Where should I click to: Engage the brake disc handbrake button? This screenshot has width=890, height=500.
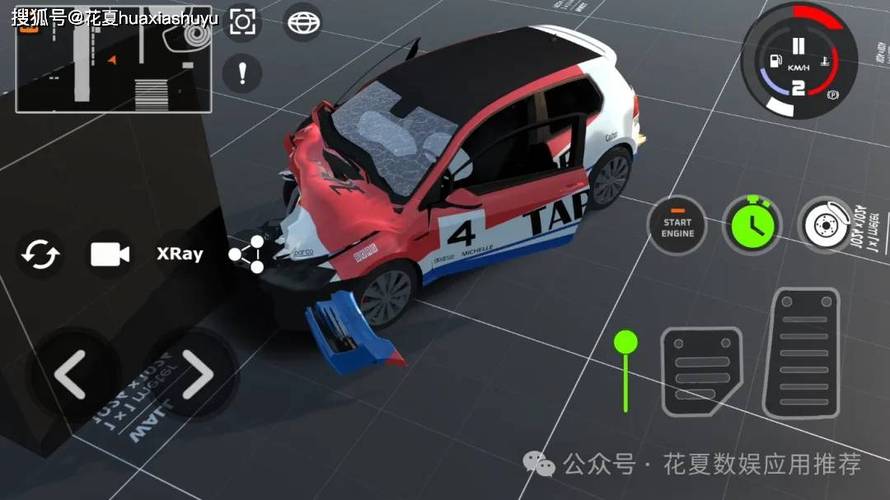[826, 226]
